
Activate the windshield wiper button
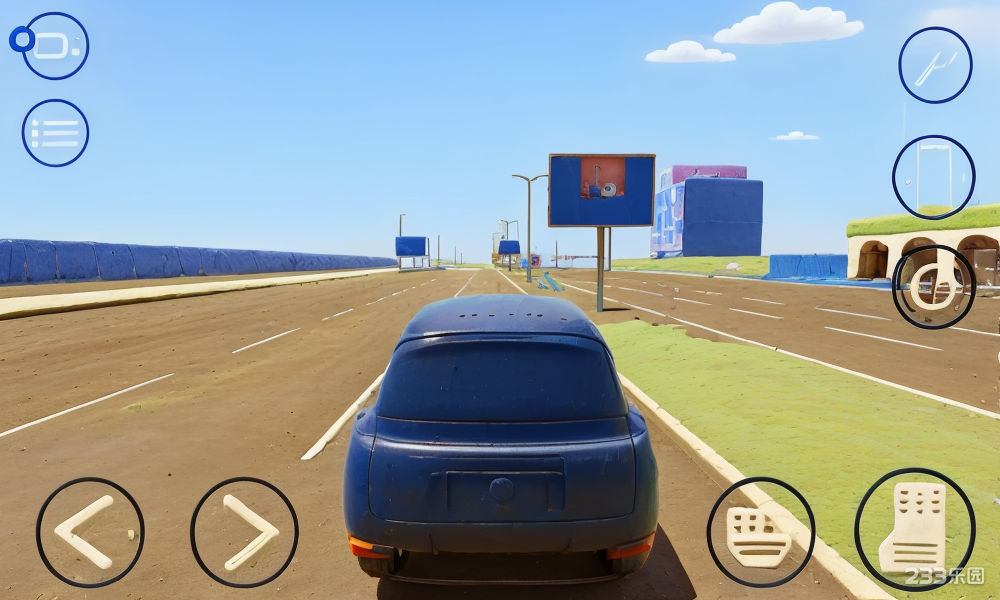pos(935,65)
